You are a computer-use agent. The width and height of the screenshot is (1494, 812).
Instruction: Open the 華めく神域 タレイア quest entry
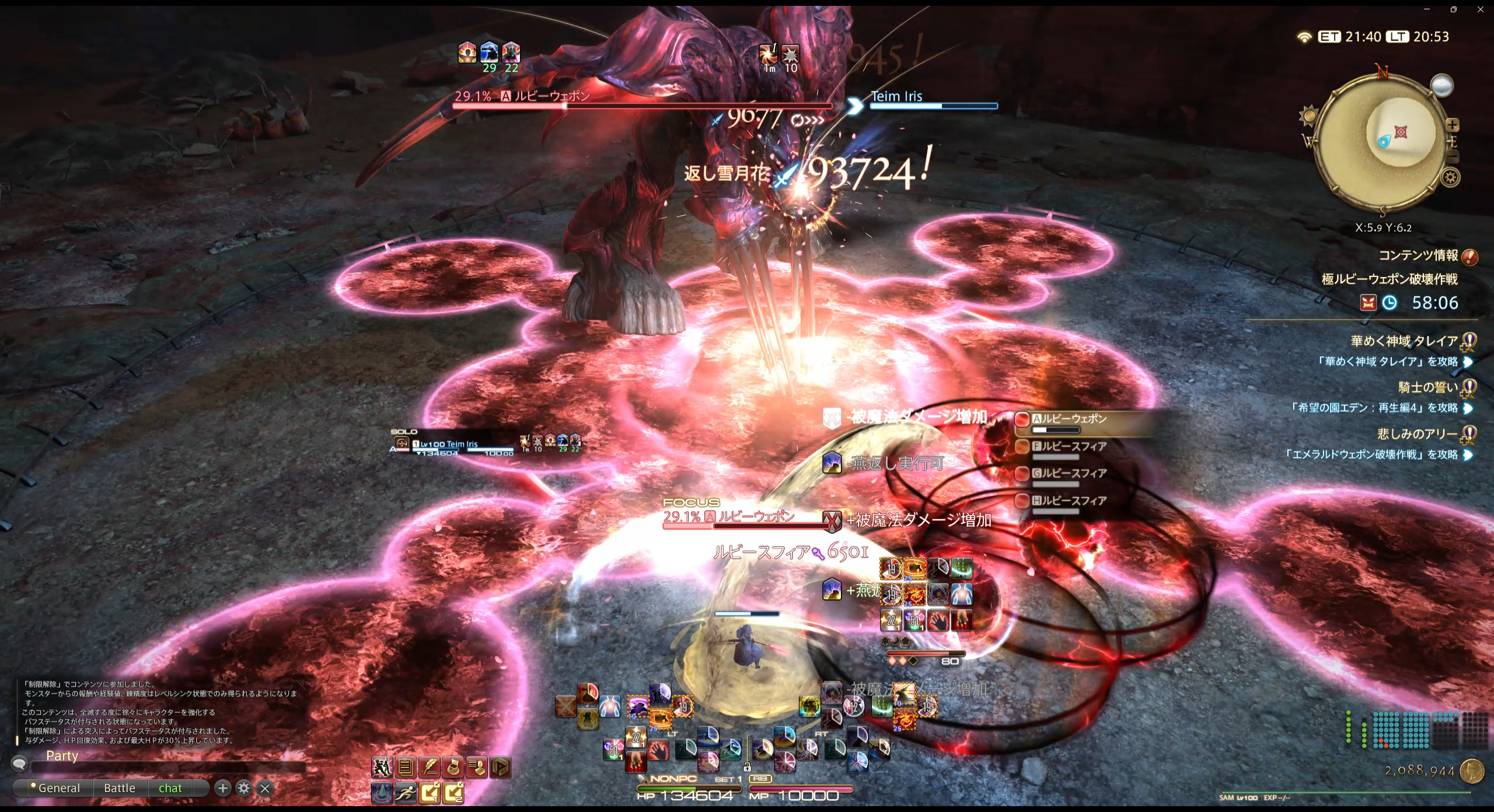tap(1404, 341)
